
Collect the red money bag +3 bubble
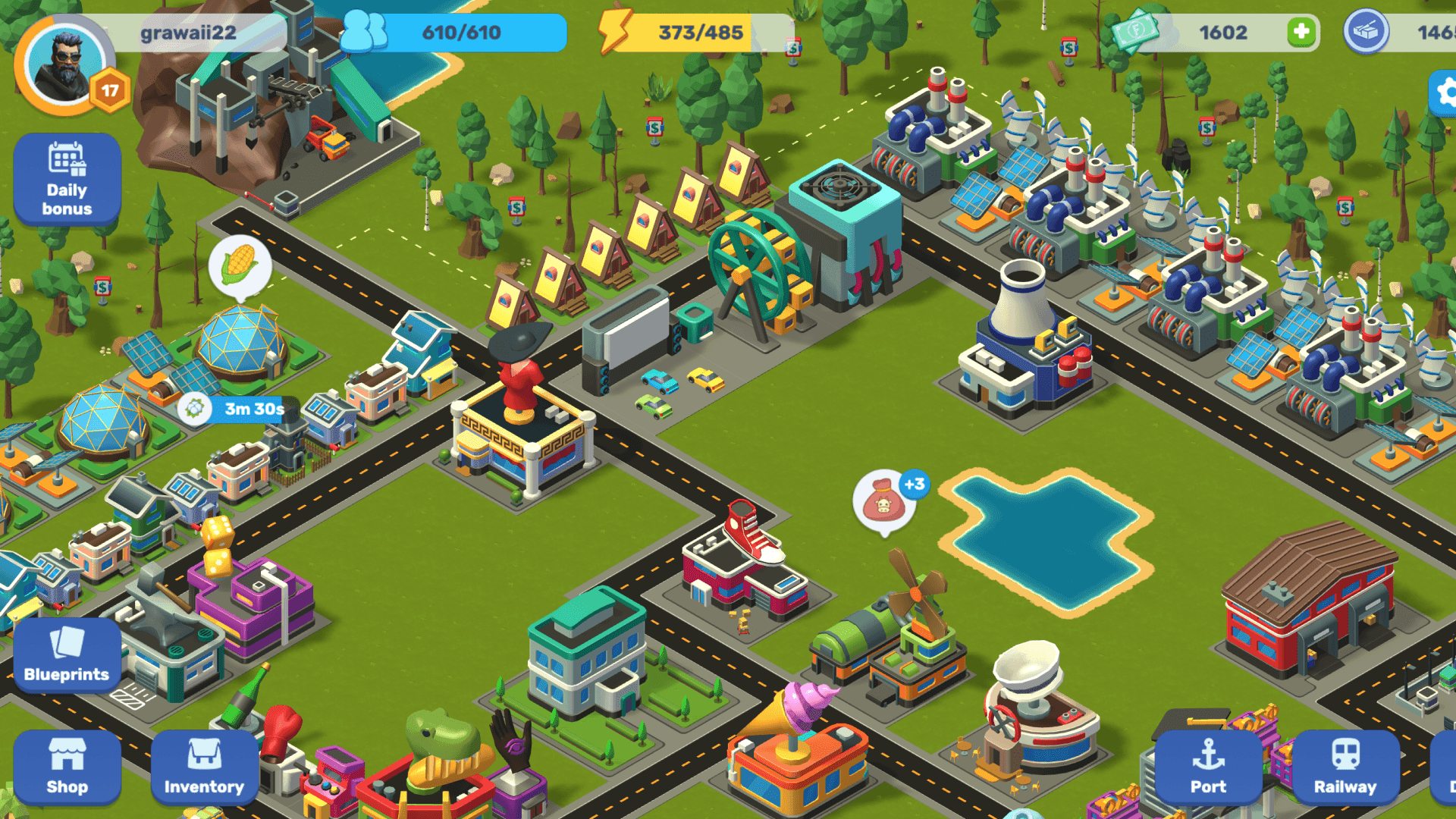click(x=884, y=502)
